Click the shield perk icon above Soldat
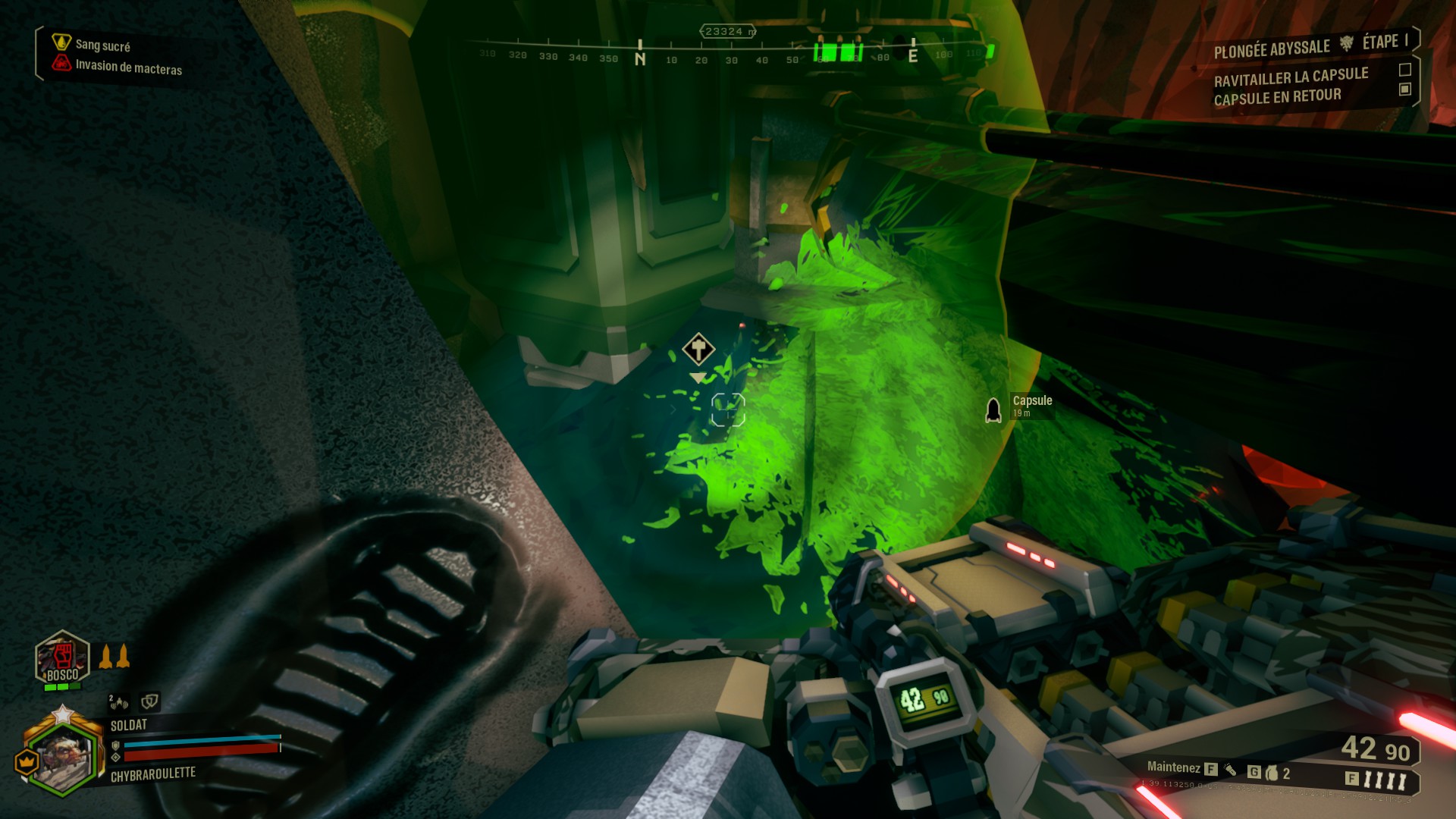Screen dimensions: 1456x819 tap(149, 701)
